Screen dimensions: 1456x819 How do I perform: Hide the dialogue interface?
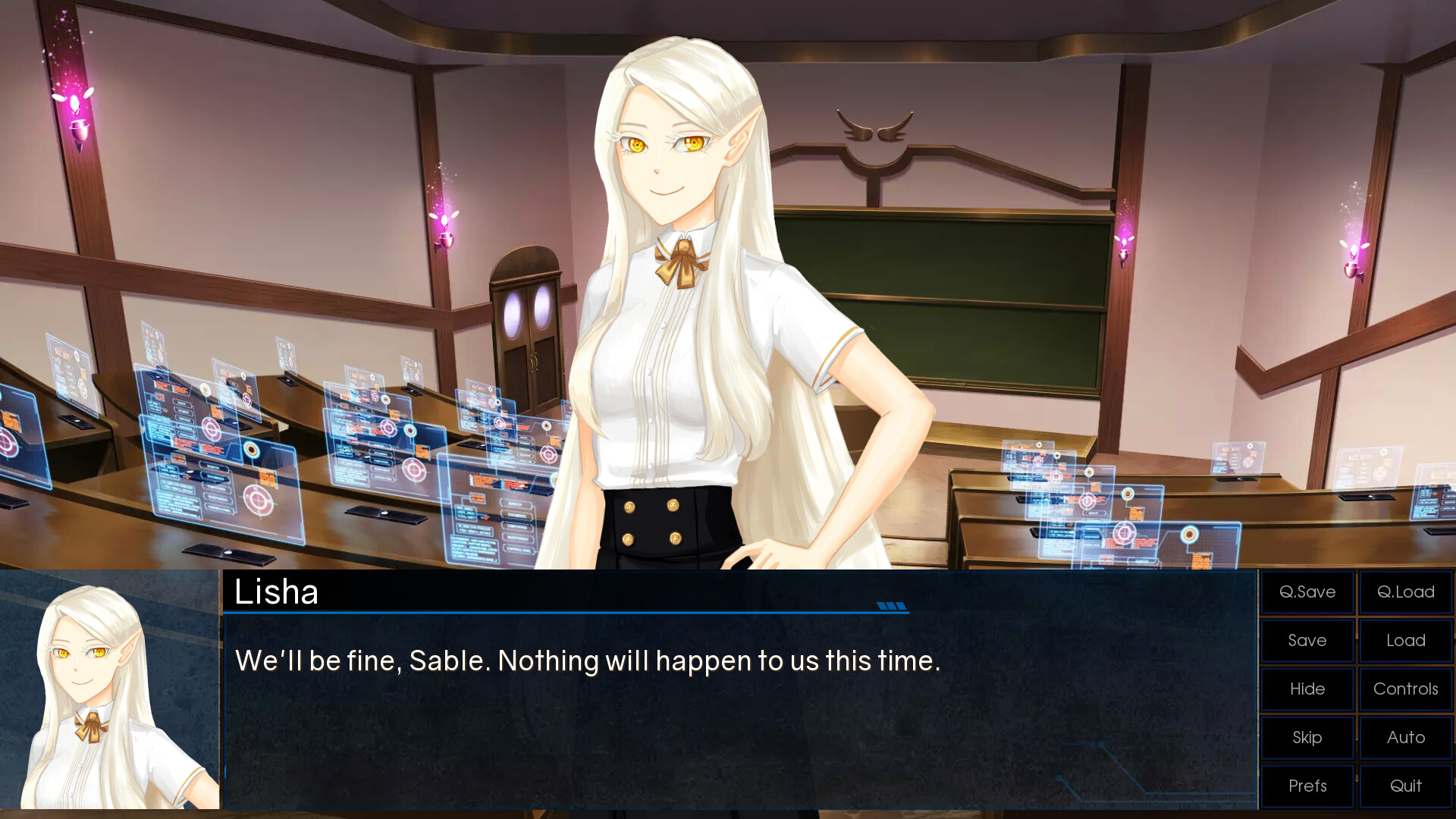pyautogui.click(x=1307, y=689)
